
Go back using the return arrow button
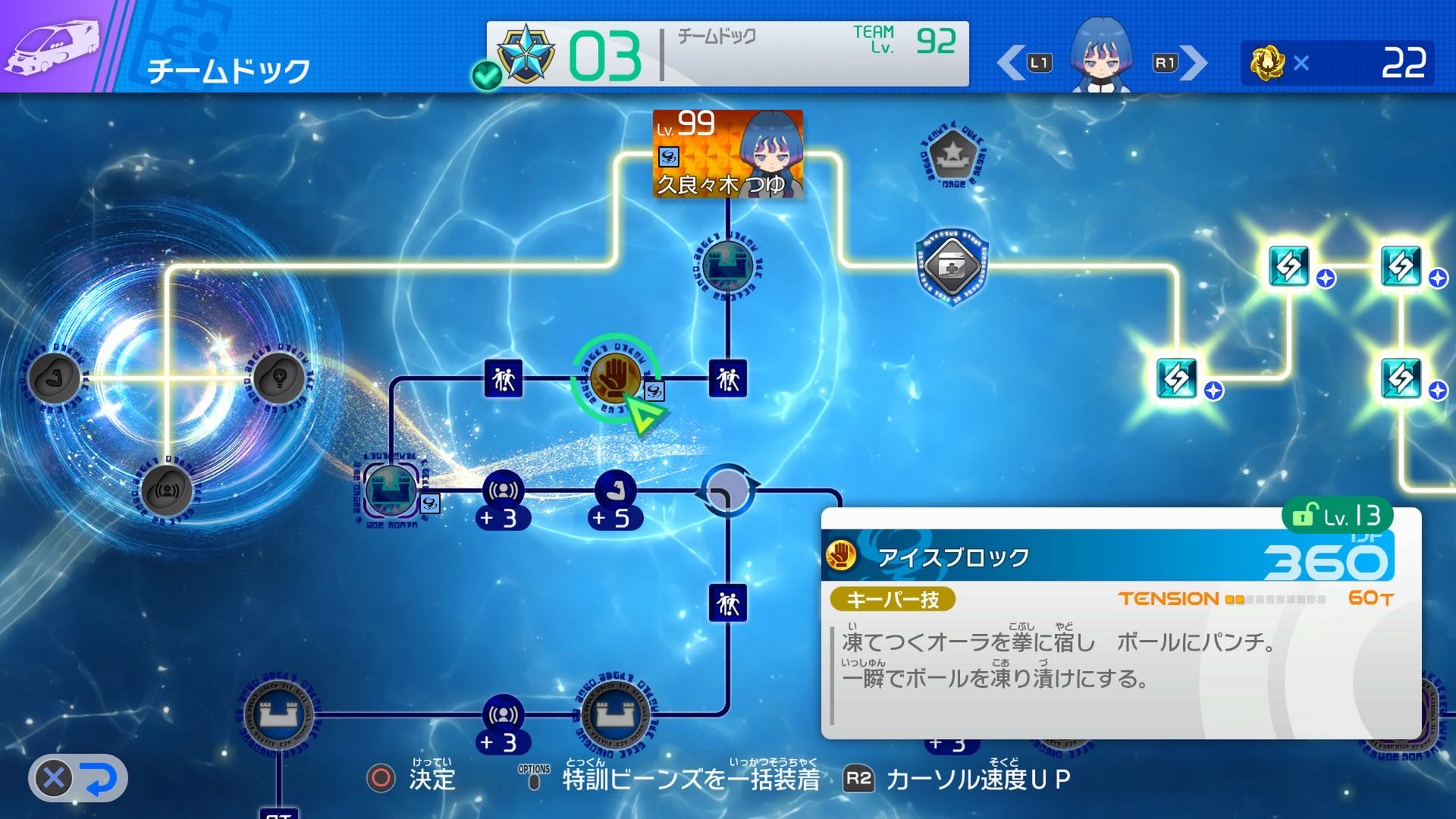click(x=78, y=778)
